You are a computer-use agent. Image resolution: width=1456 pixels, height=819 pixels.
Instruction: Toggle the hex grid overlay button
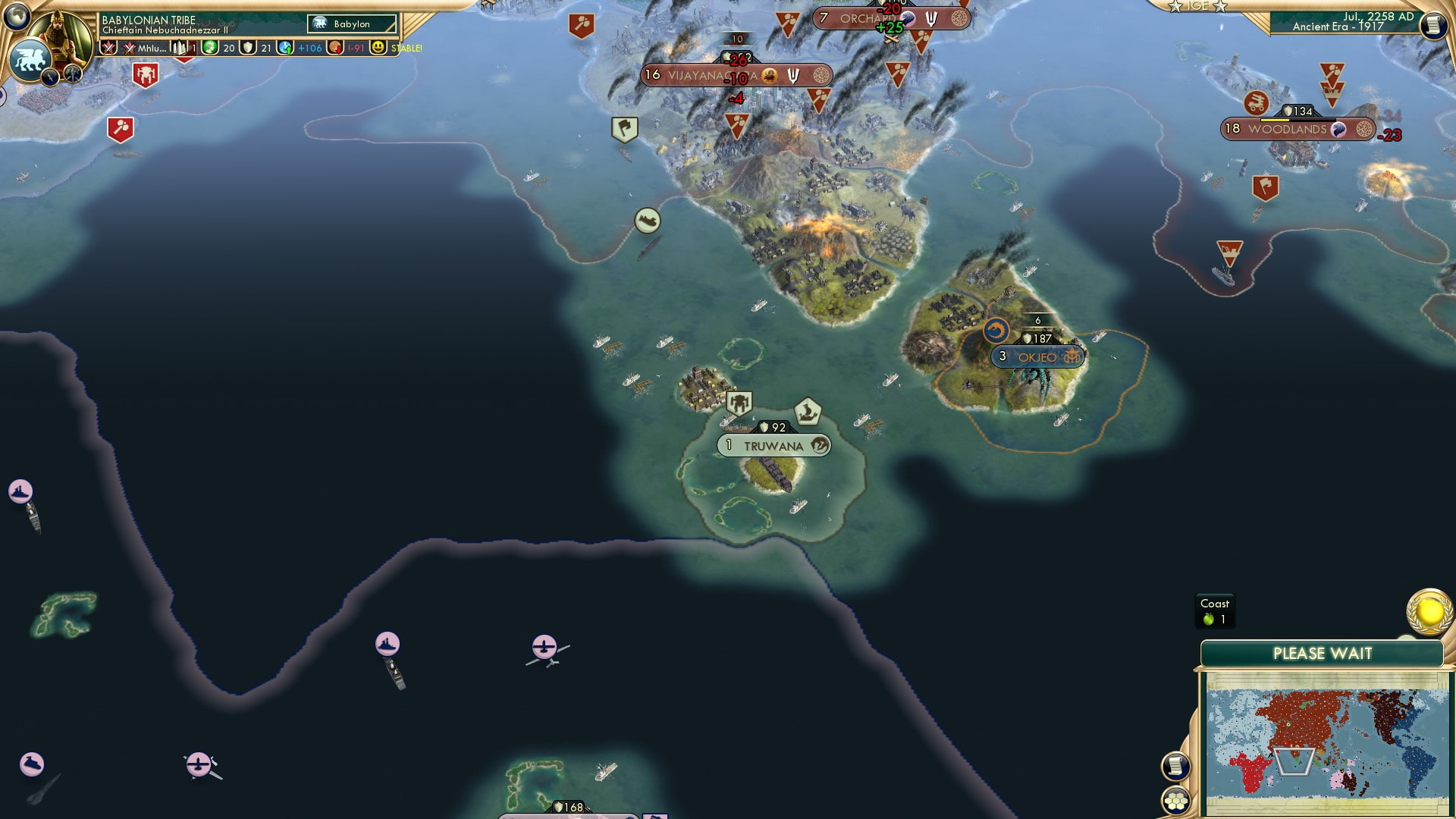coord(1176,802)
